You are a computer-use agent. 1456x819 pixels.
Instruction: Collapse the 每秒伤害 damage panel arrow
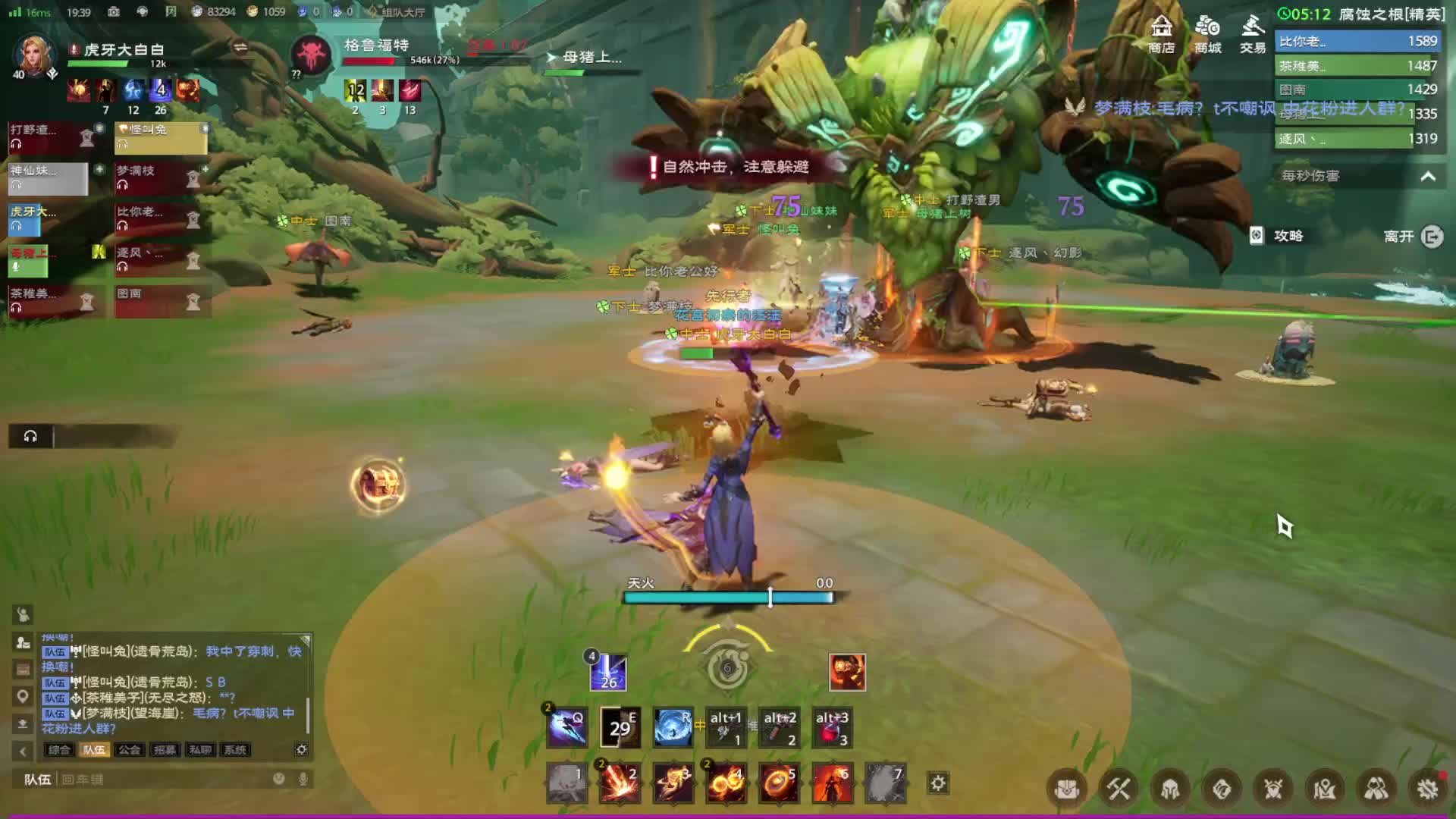pos(1428,176)
